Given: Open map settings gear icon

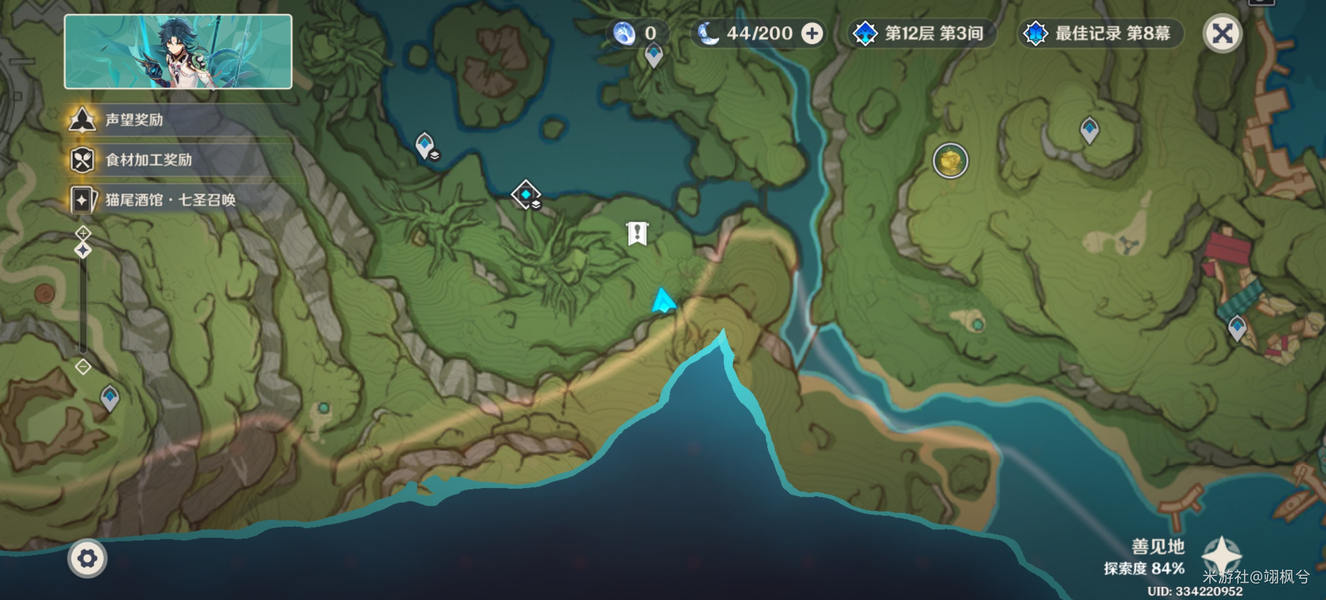Looking at the screenshot, I should (x=87, y=558).
